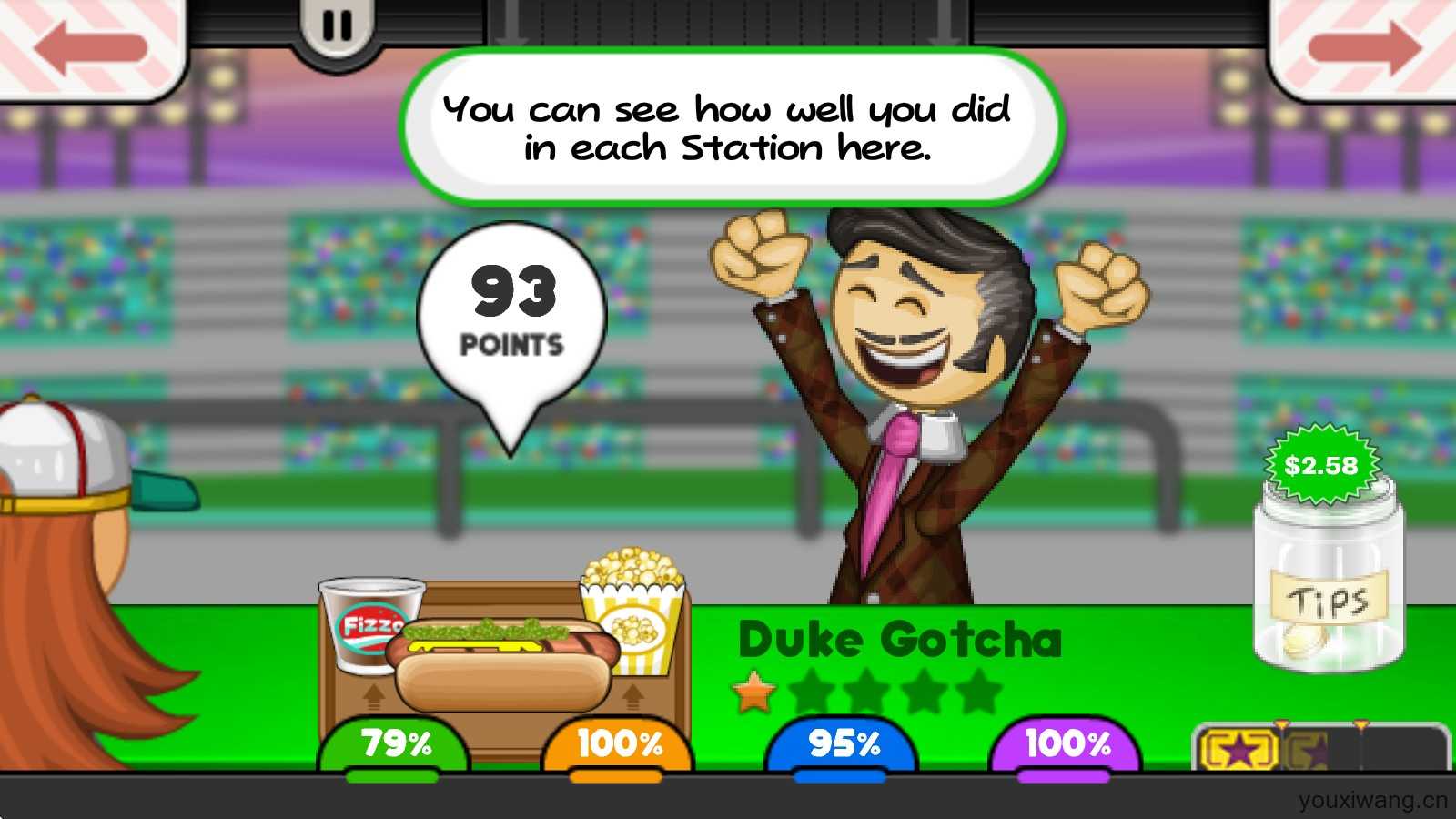The image size is (1456, 819).
Task: Select the blue 95% station score
Action: [843, 744]
